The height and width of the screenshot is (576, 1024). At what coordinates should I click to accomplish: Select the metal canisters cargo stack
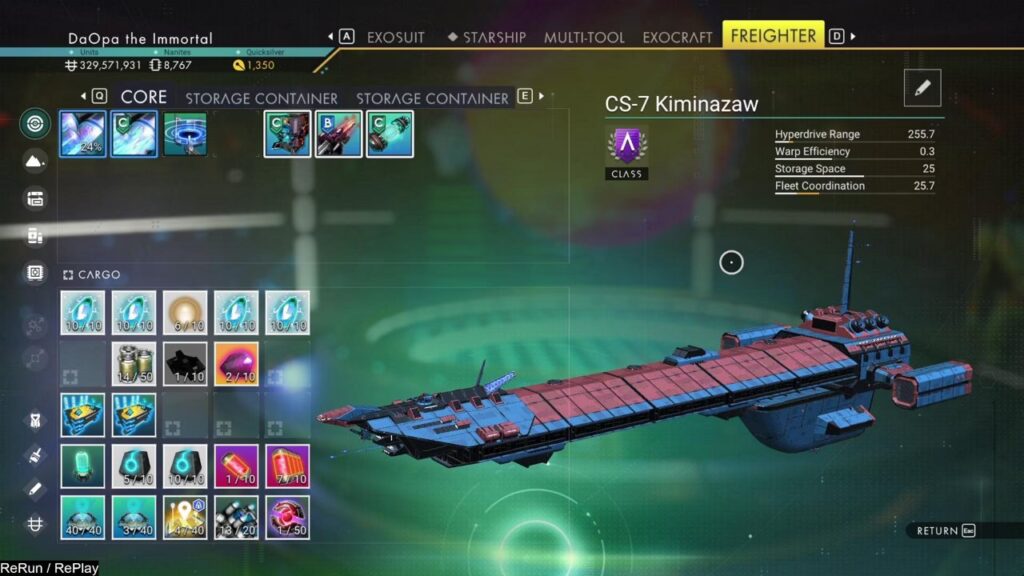coord(134,364)
